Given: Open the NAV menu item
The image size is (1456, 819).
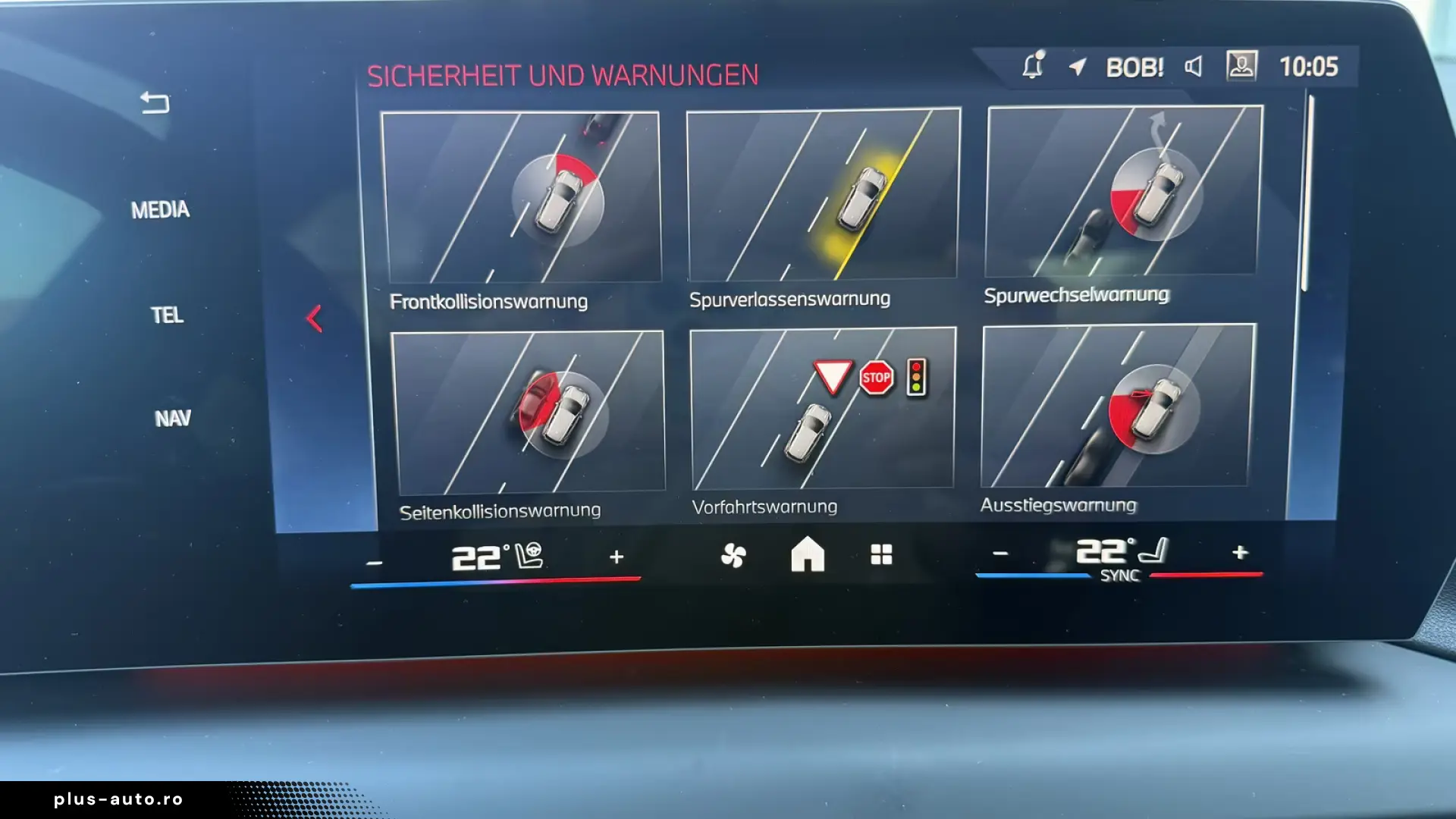Looking at the screenshot, I should (173, 417).
